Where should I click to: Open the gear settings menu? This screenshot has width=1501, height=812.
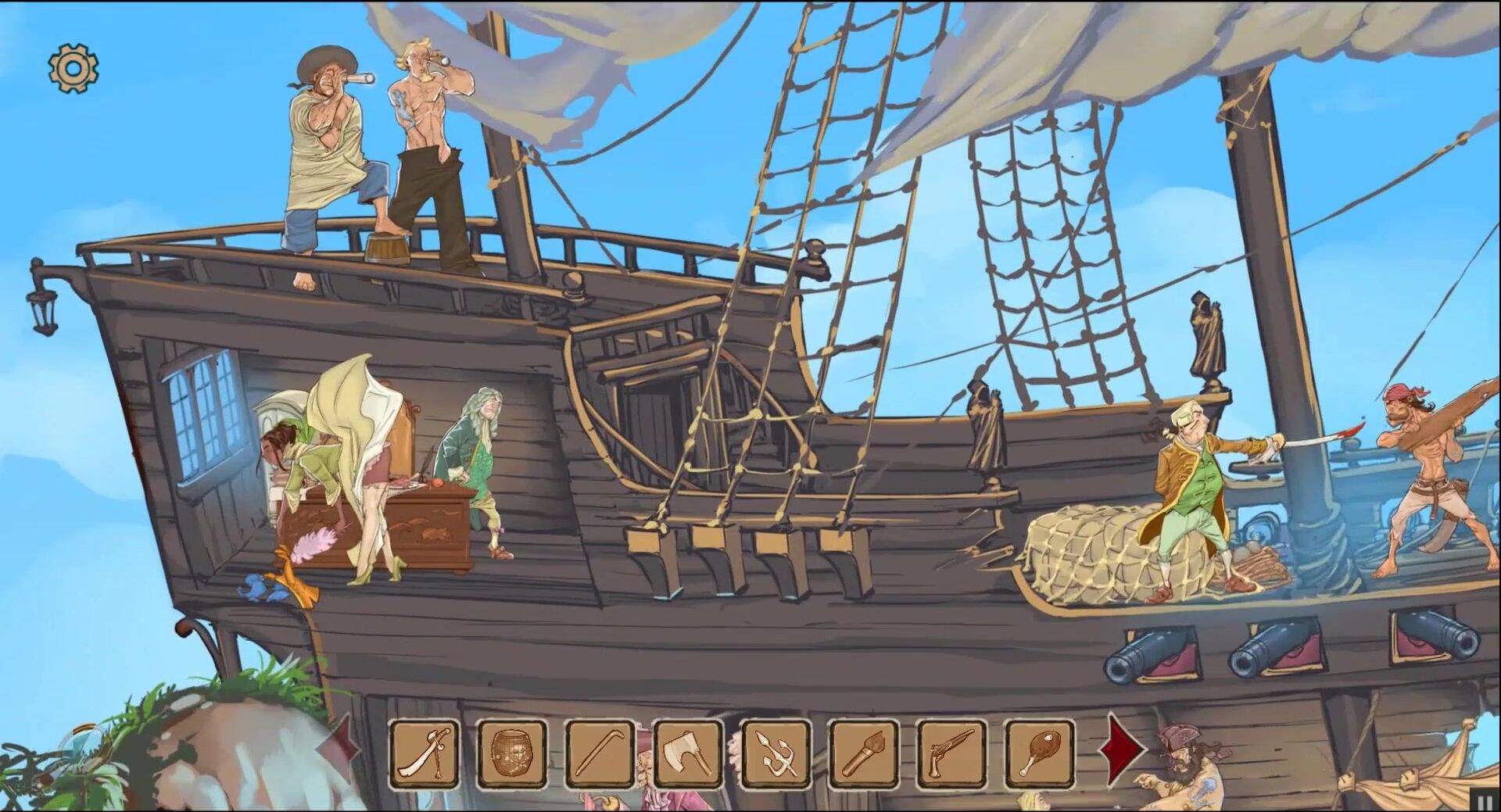pyautogui.click(x=73, y=69)
